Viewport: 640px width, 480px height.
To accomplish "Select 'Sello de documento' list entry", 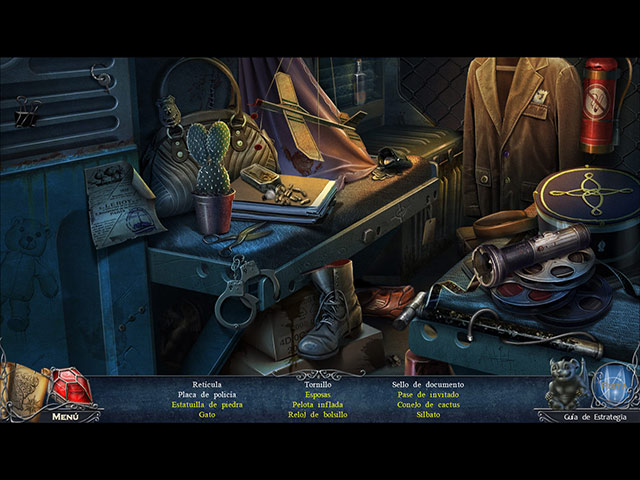I will click(428, 384).
